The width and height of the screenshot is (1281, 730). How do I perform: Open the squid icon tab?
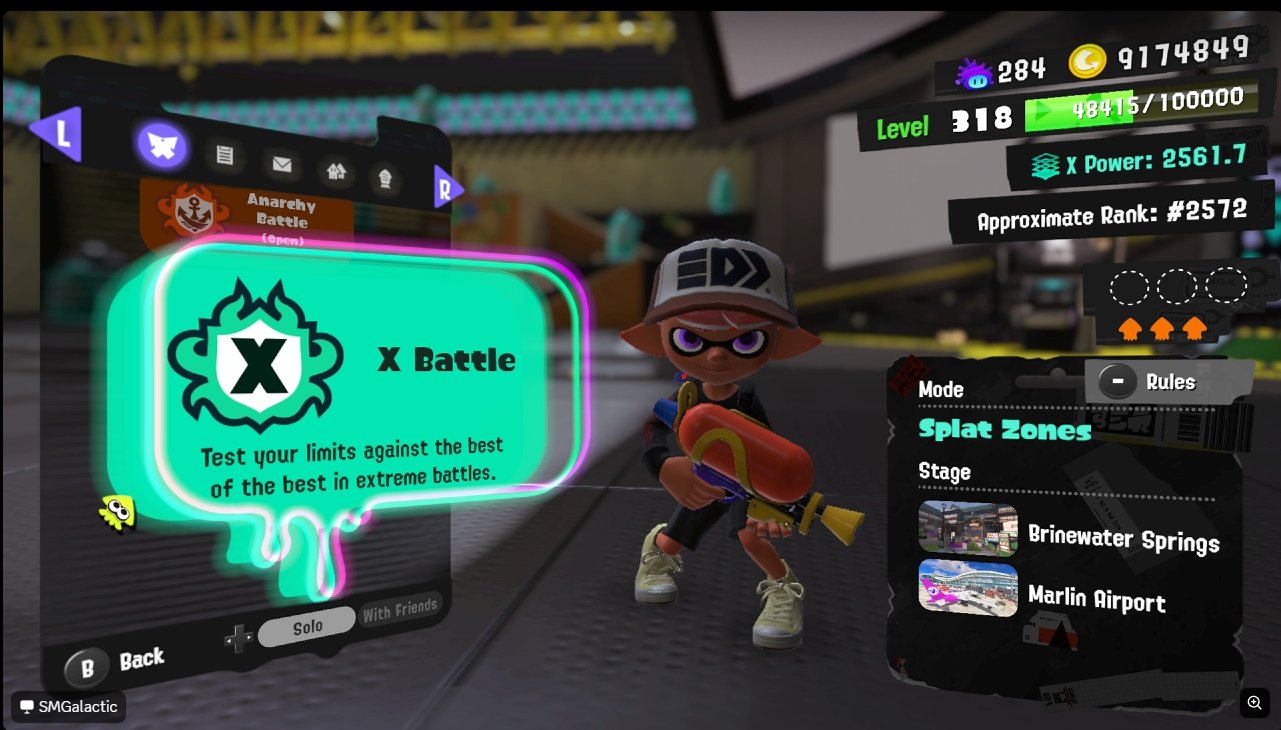(x=385, y=179)
